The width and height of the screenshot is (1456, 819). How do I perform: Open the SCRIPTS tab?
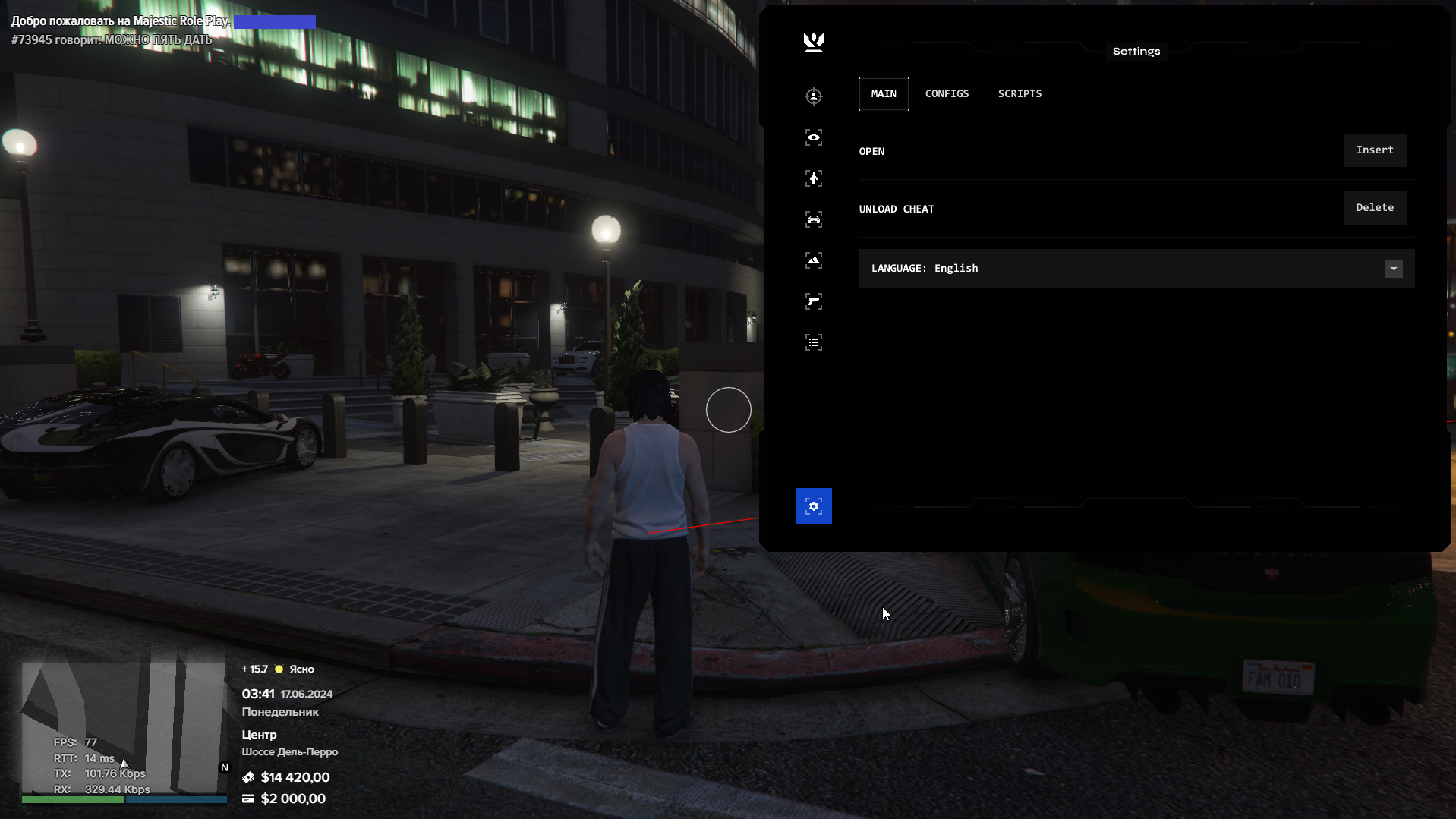click(1020, 94)
